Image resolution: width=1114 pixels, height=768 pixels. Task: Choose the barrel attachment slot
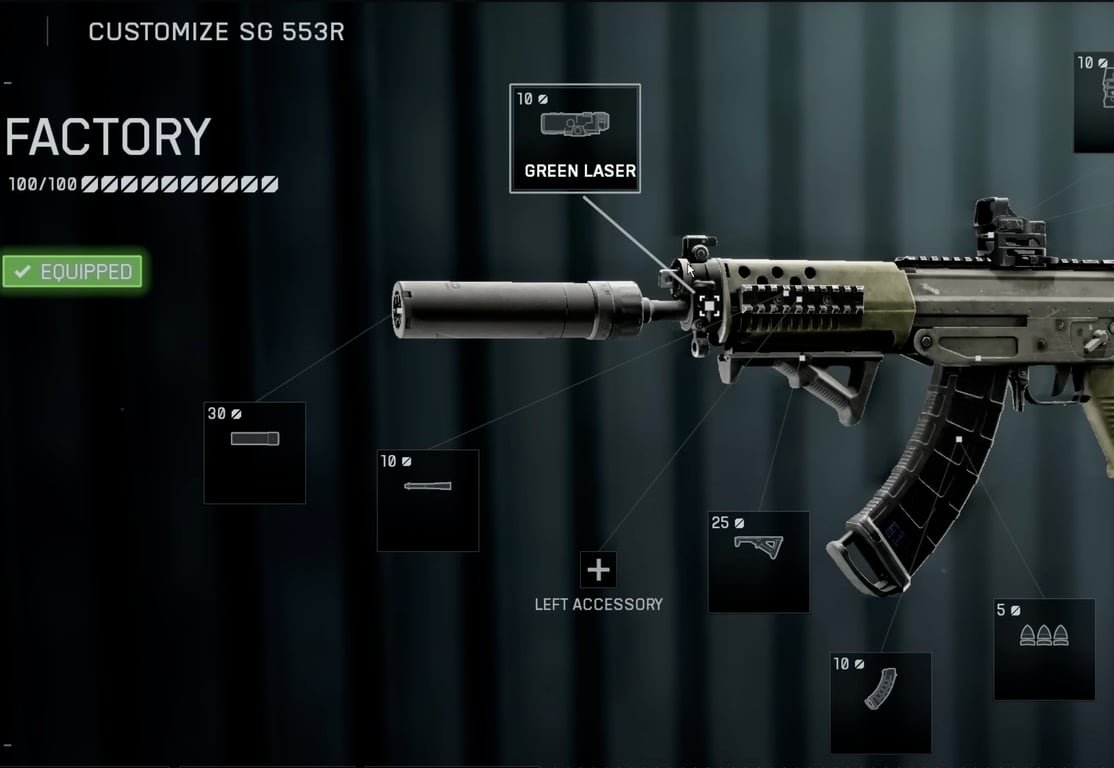[428, 500]
